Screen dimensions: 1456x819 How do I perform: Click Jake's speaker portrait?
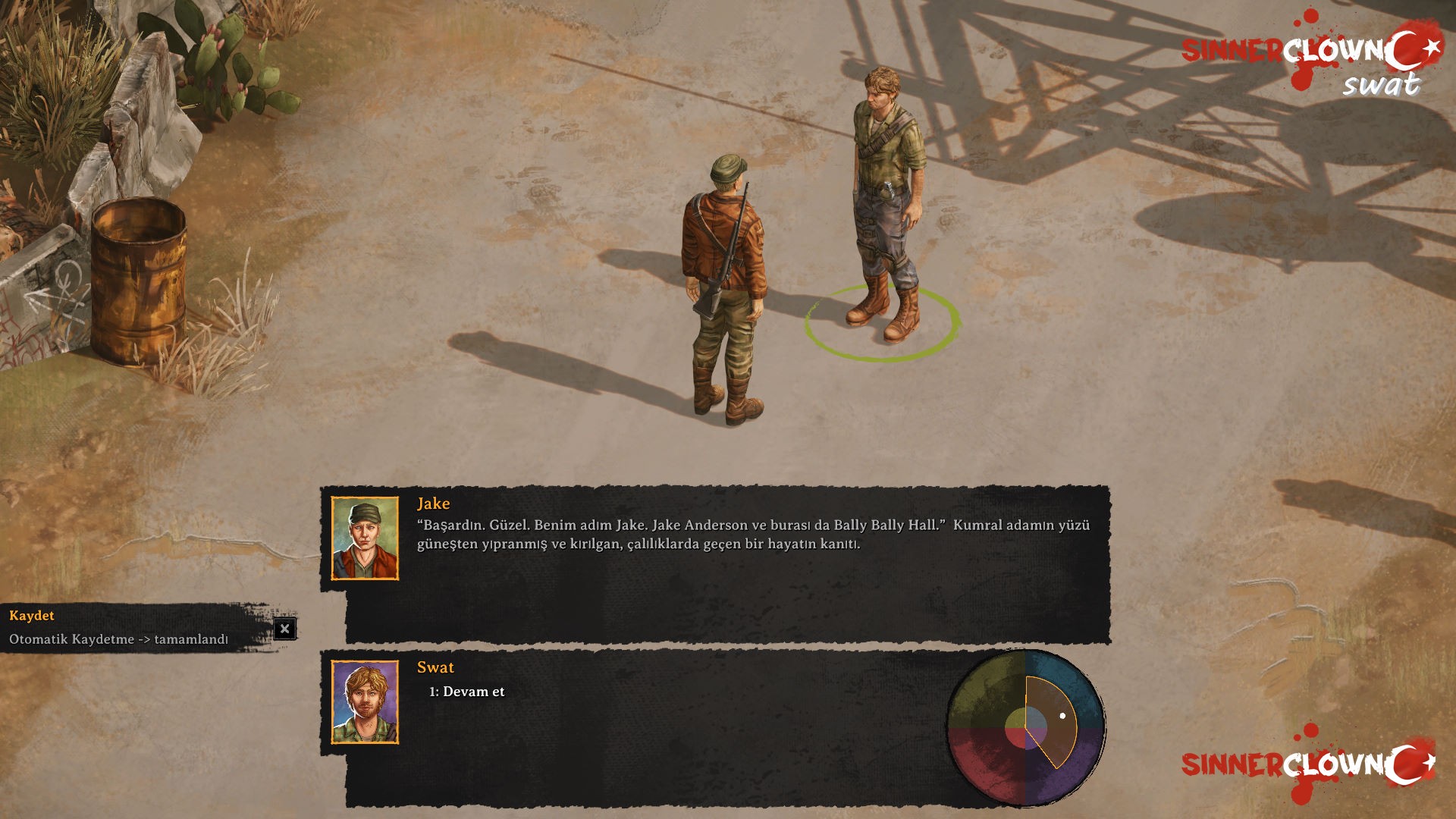(365, 538)
